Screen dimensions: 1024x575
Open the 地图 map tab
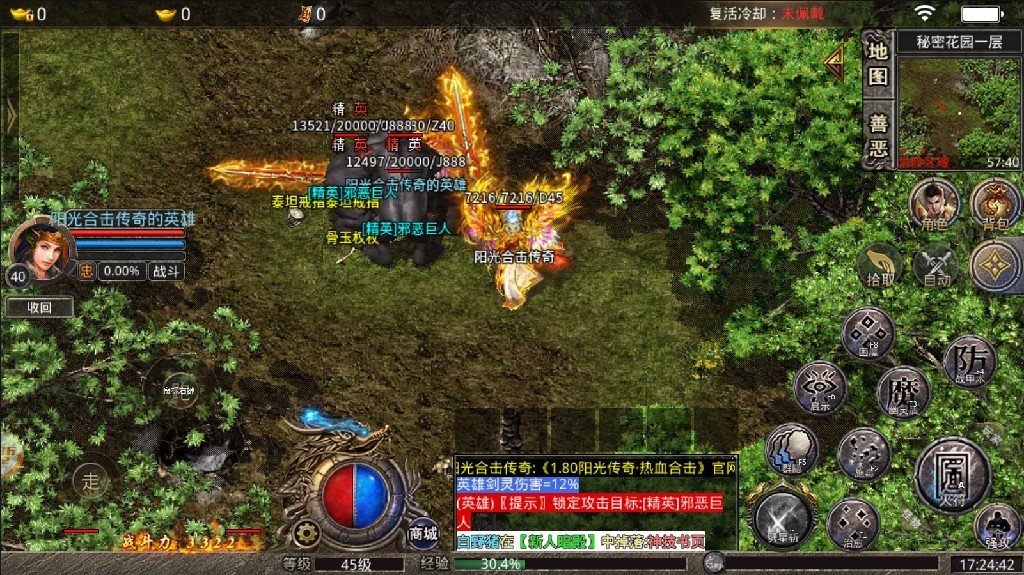point(877,63)
